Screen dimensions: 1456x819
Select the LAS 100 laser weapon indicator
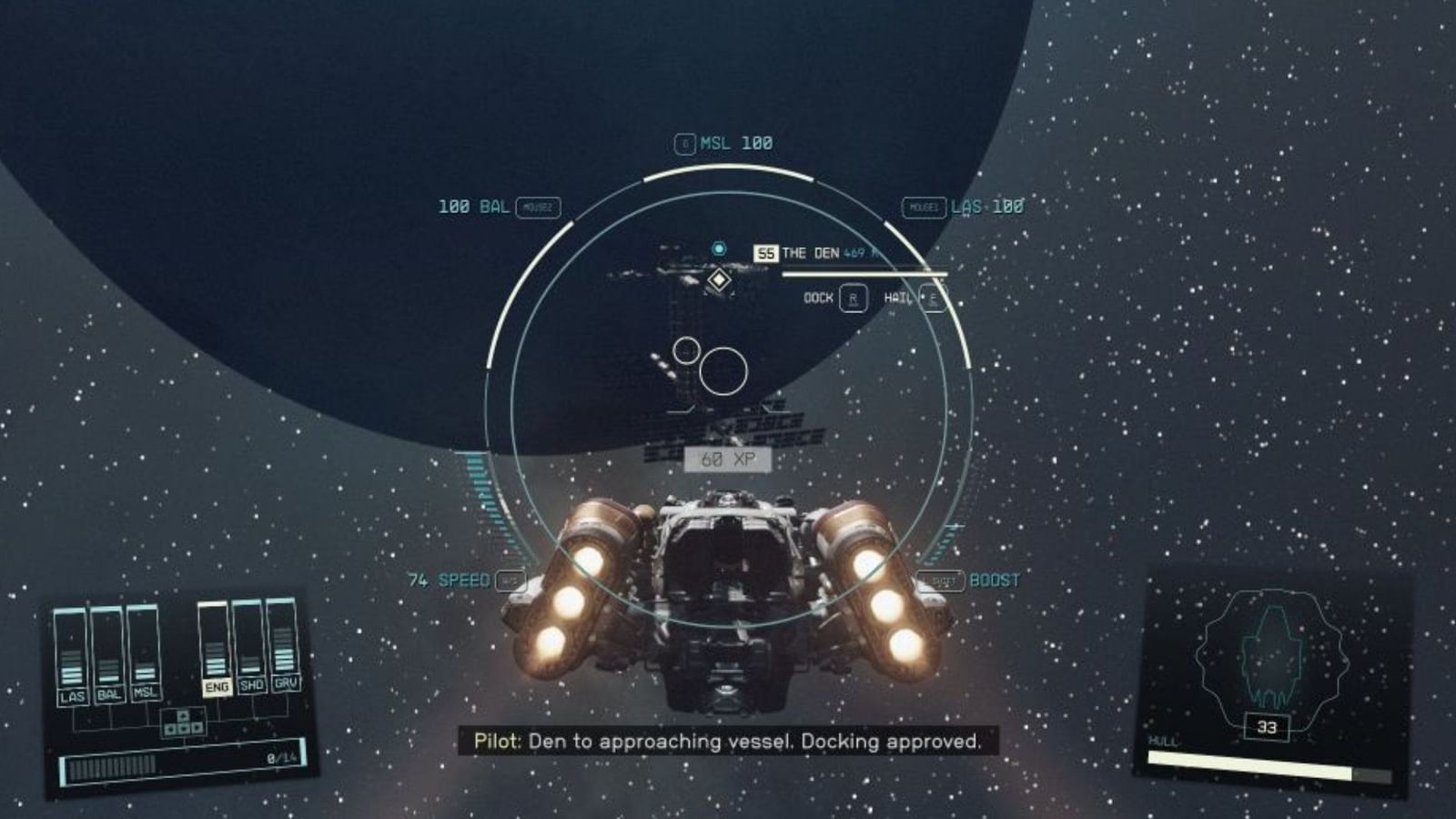986,207
